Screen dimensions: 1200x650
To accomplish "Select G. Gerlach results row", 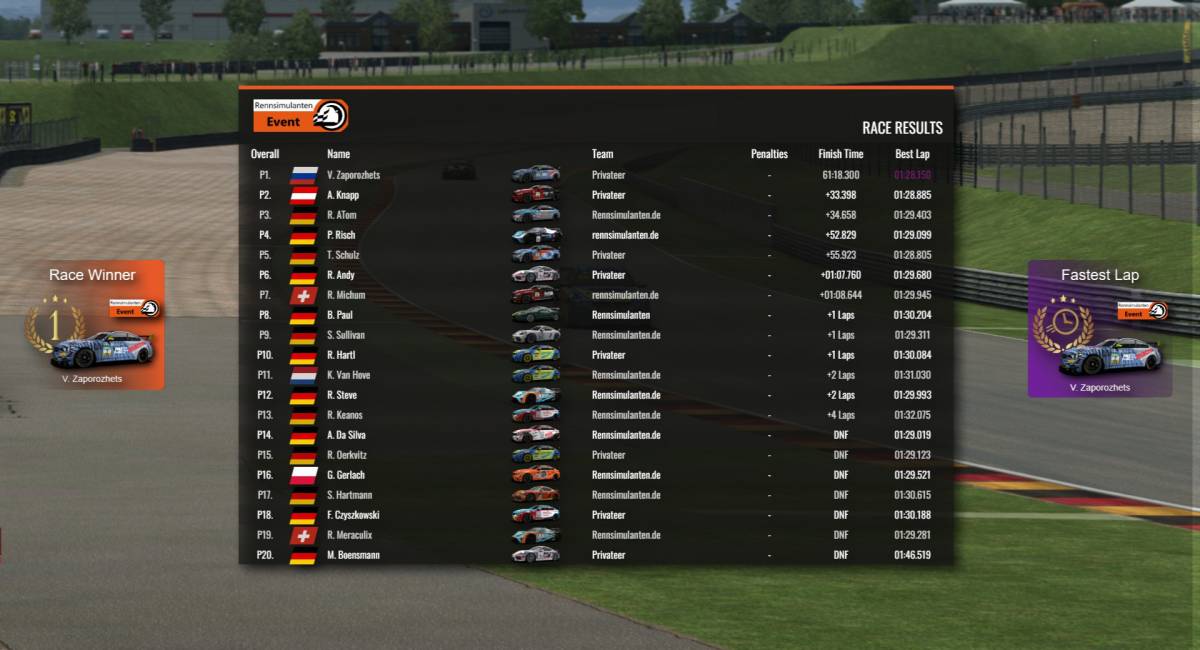I will tap(595, 475).
